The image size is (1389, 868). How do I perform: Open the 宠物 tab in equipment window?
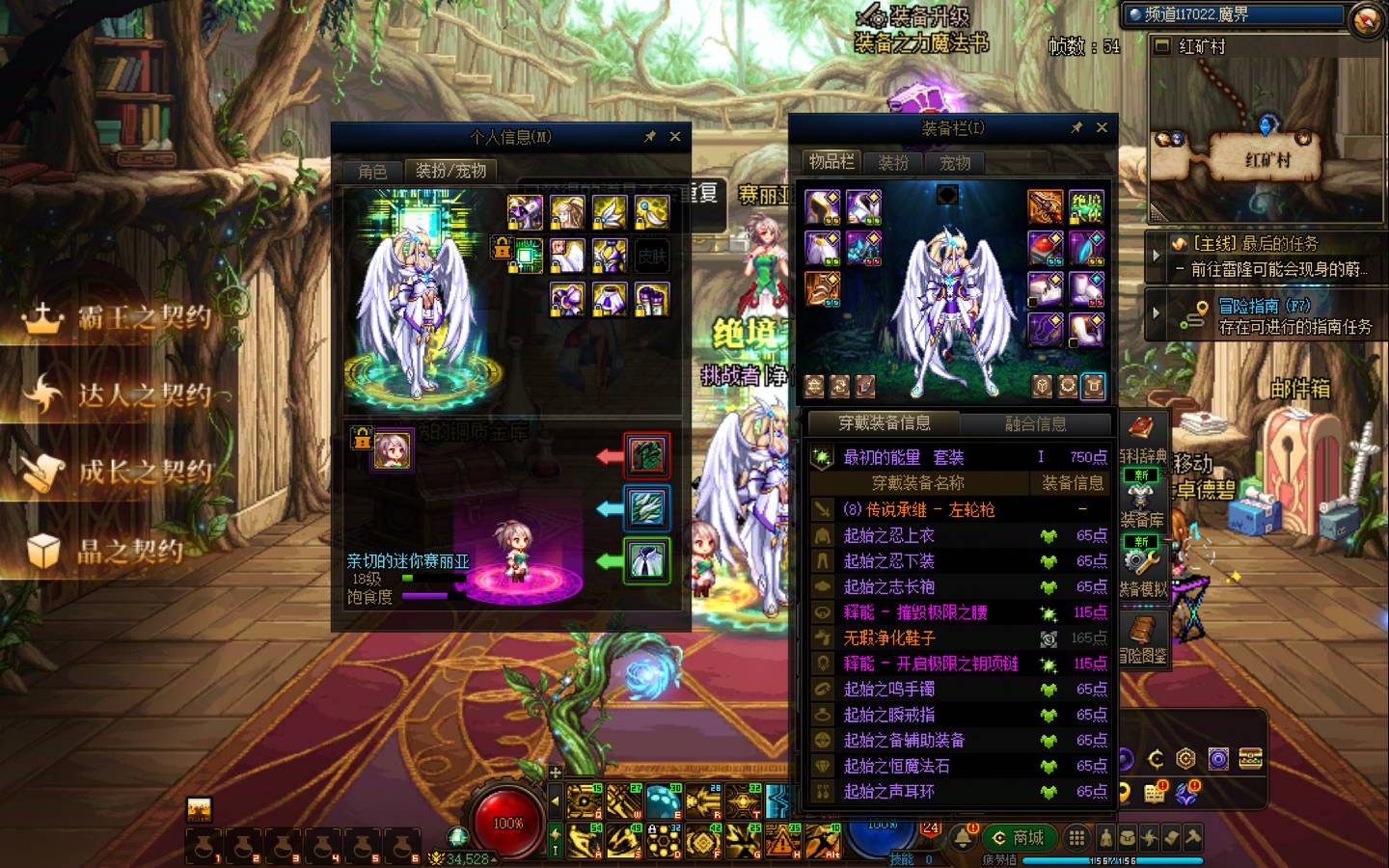click(955, 163)
